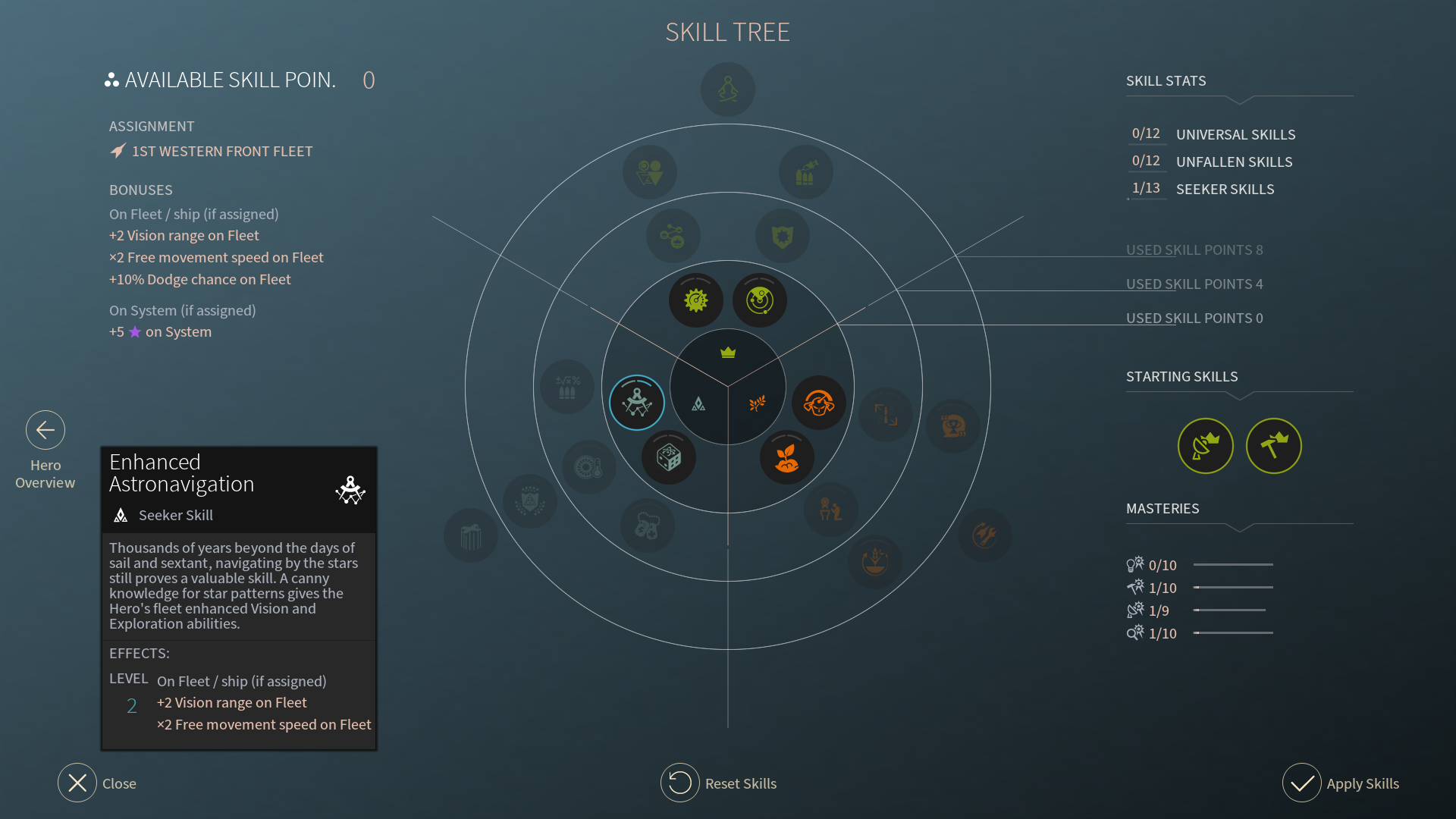Choose the math symbols ammo skill node

click(567, 387)
